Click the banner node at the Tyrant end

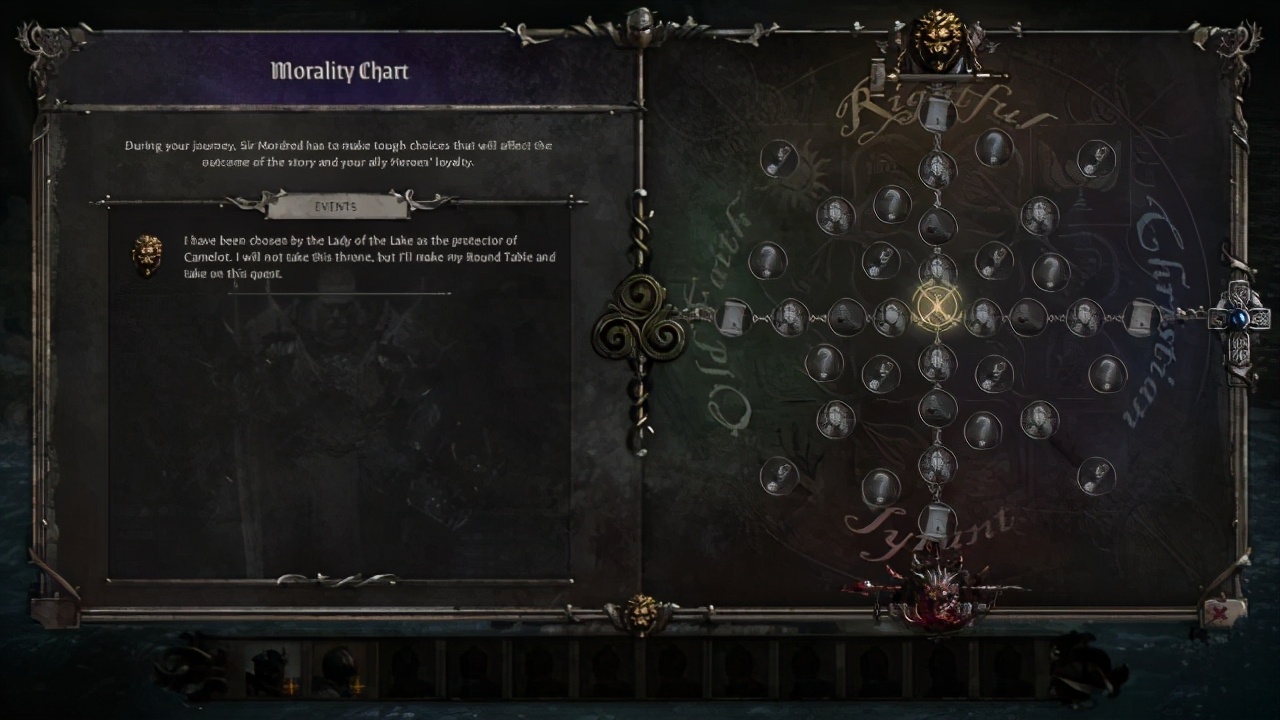click(937, 520)
